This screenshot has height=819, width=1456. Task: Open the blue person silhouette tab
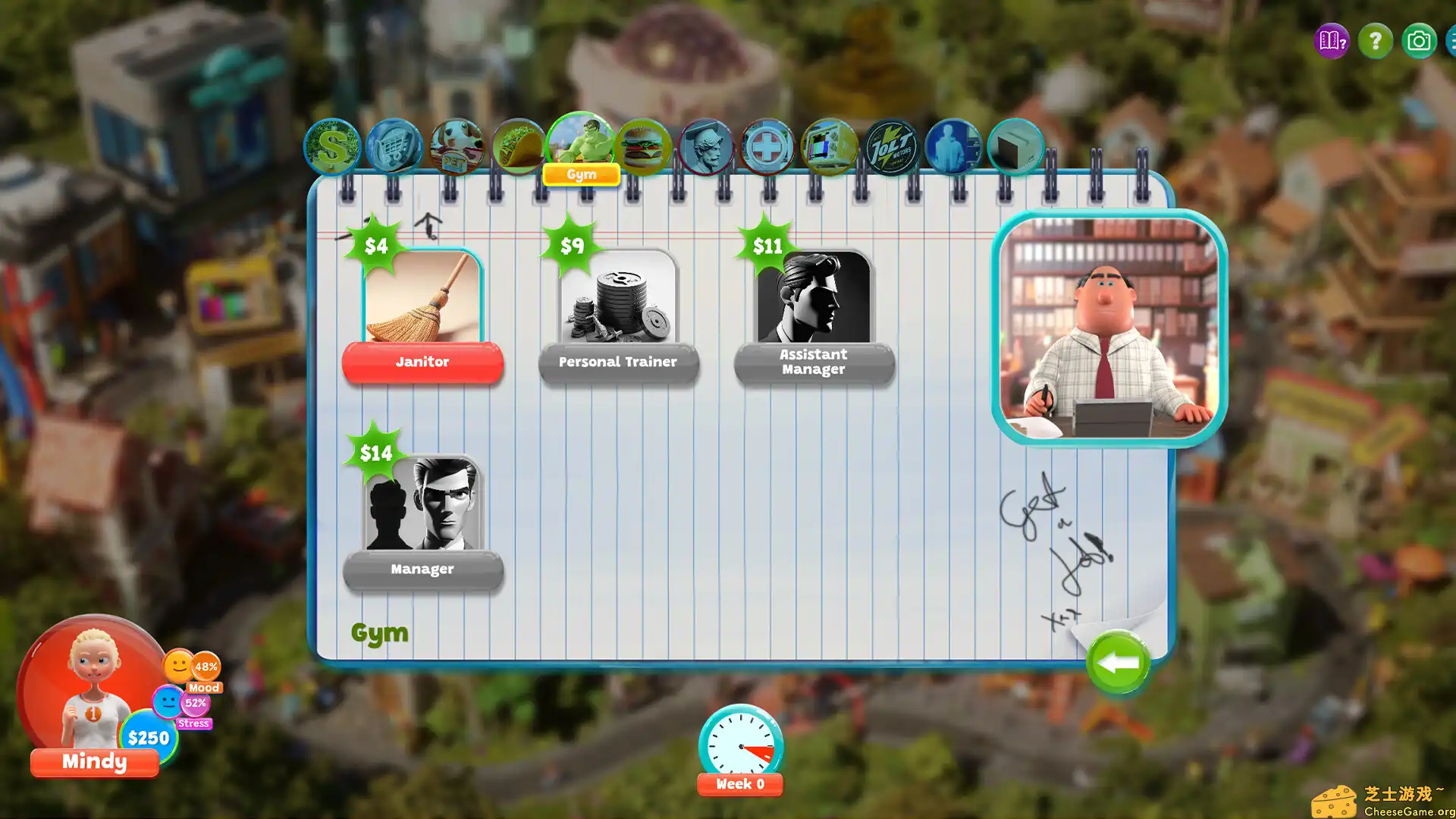coord(953,146)
